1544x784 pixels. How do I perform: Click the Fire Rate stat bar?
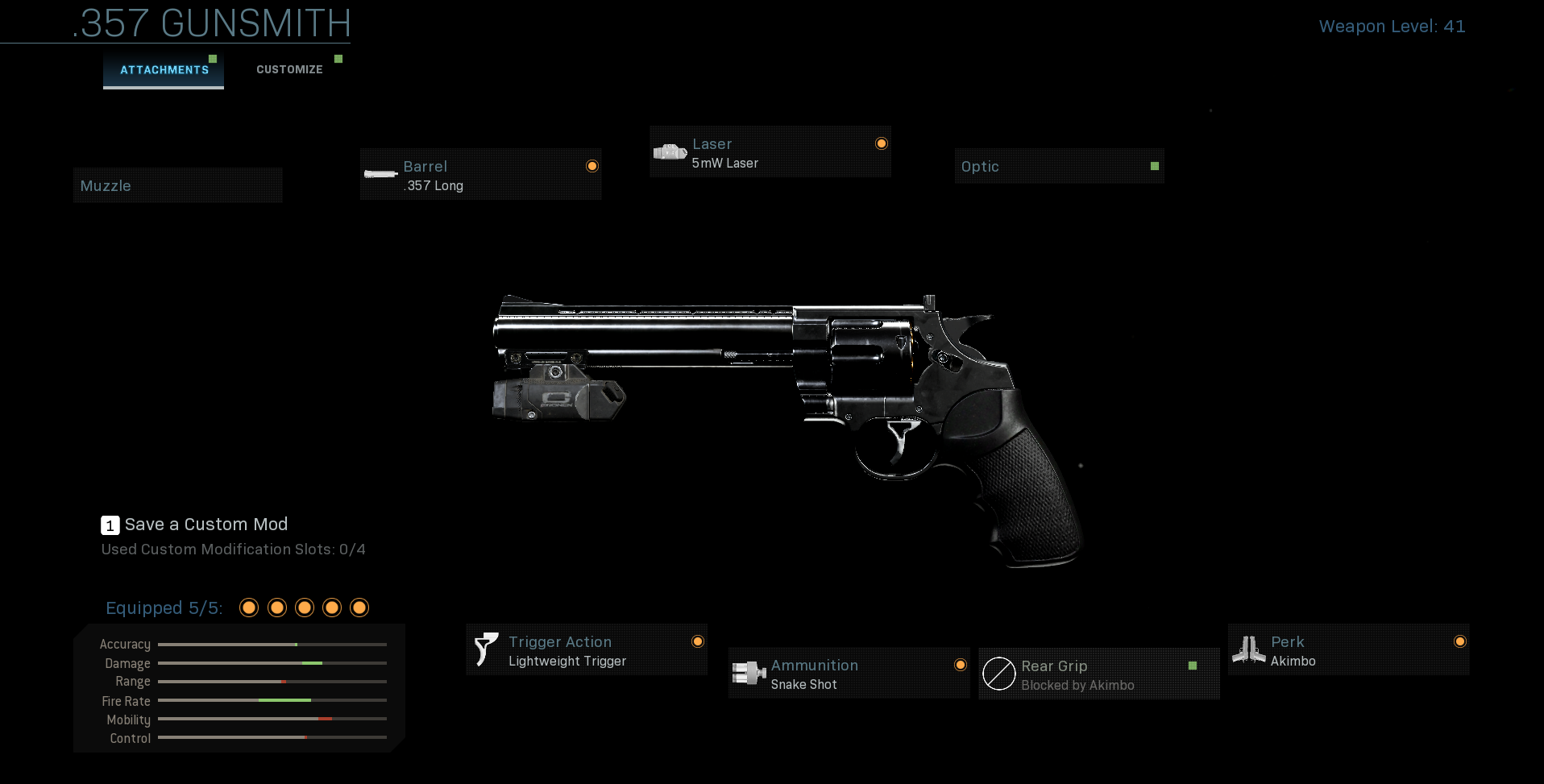click(x=274, y=701)
